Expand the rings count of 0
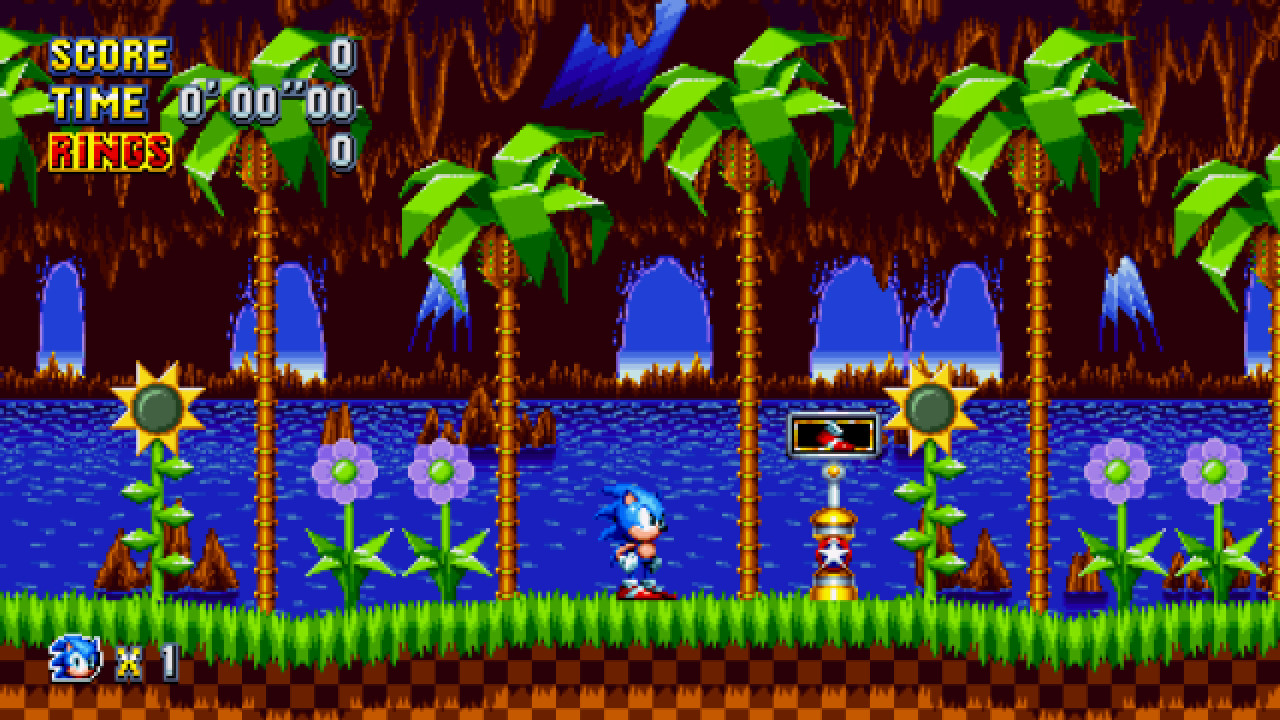The height and width of the screenshot is (720, 1280). pyautogui.click(x=342, y=149)
